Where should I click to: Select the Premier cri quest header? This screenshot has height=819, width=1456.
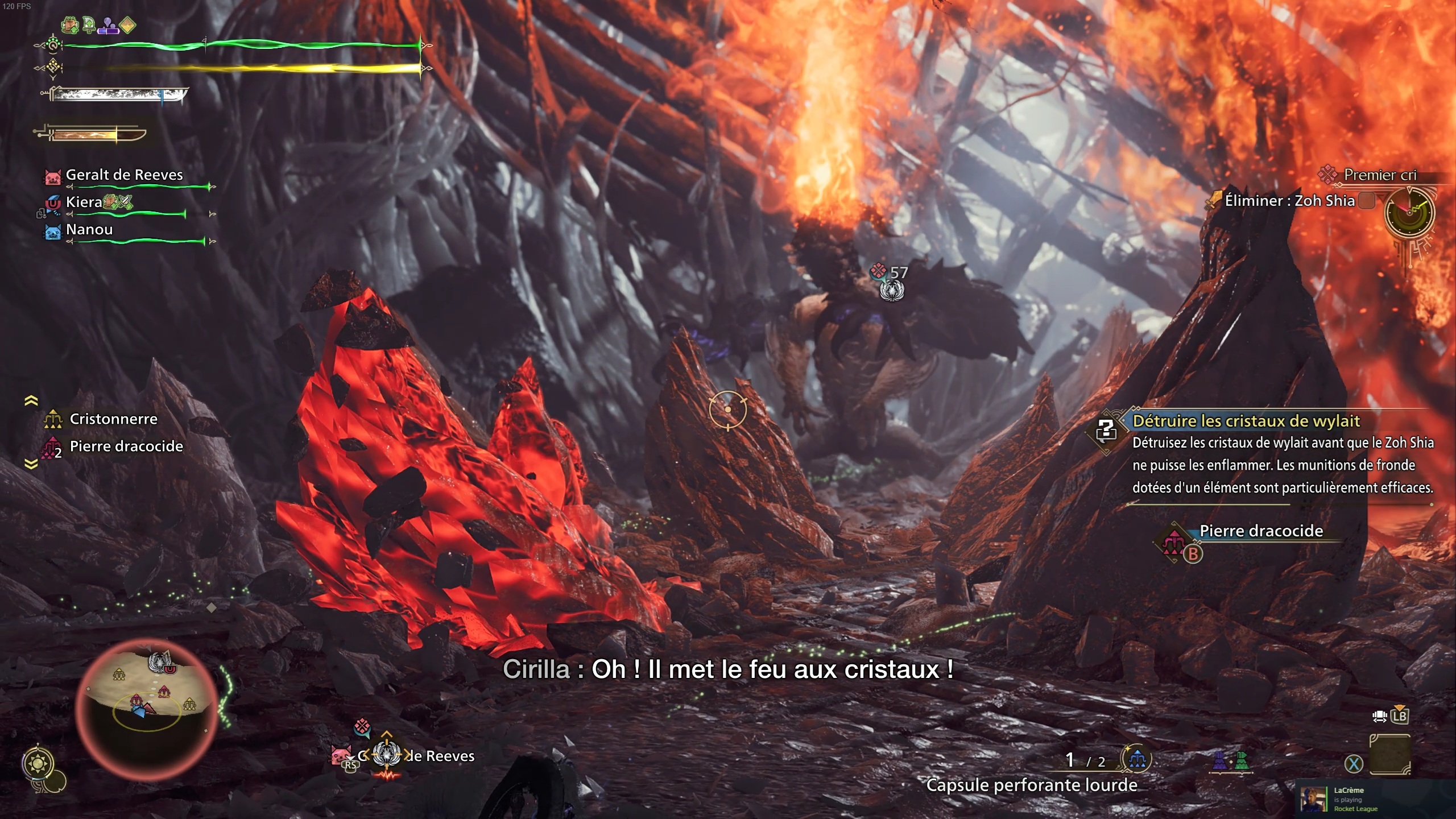pos(1381,175)
